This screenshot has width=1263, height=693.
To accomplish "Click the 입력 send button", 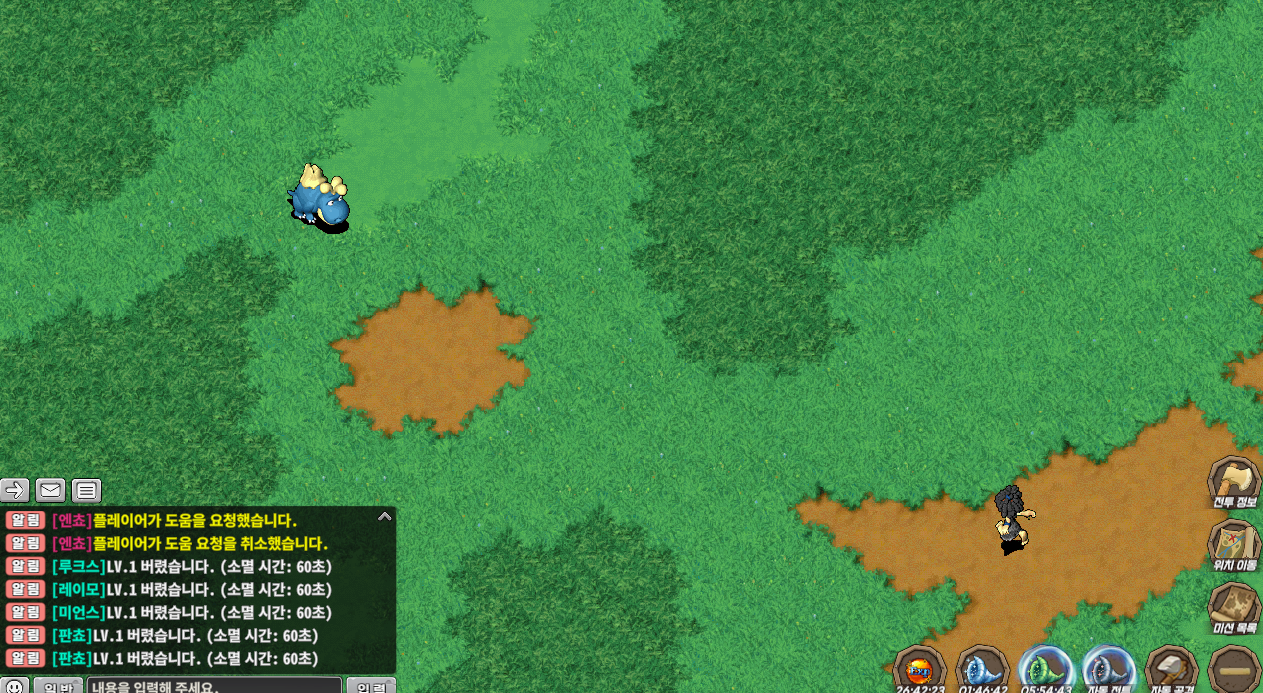I will (371, 686).
